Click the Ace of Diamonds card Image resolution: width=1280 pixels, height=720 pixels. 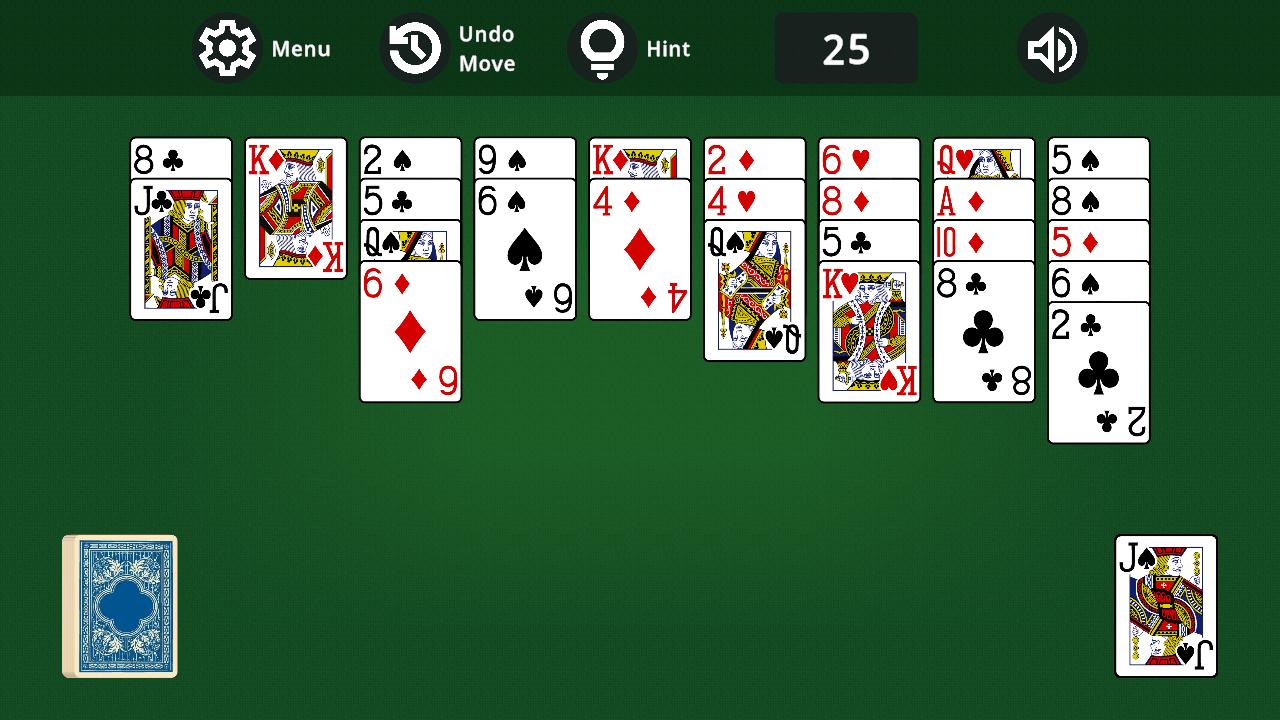[983, 199]
